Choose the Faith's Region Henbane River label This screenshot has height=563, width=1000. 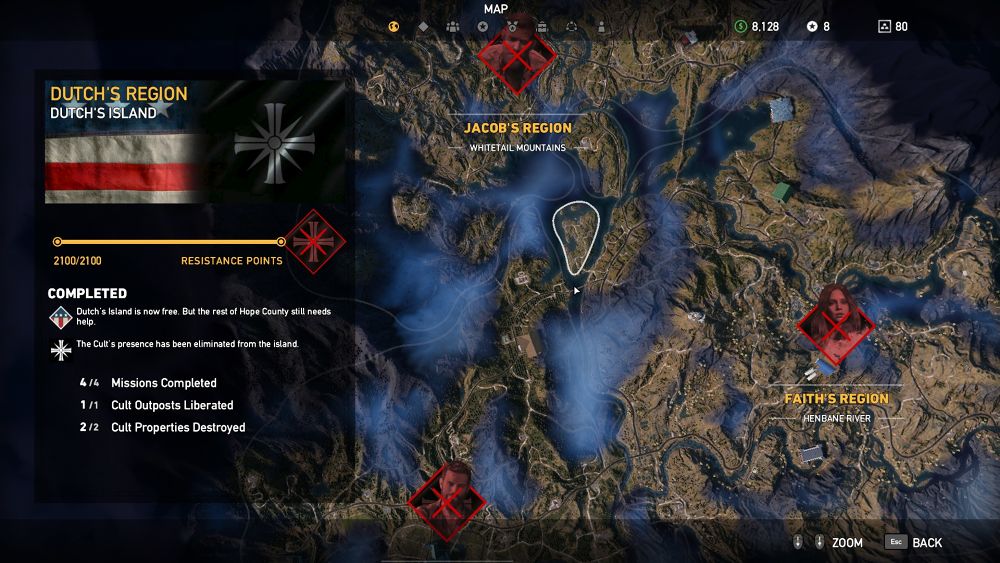coord(837,407)
